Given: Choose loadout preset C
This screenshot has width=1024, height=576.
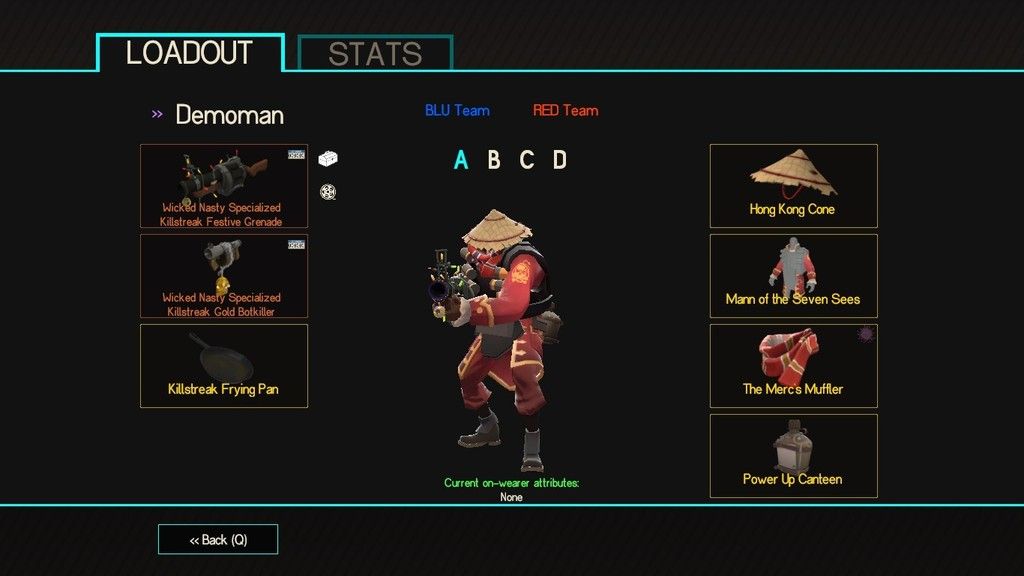Looking at the screenshot, I should click(527, 160).
